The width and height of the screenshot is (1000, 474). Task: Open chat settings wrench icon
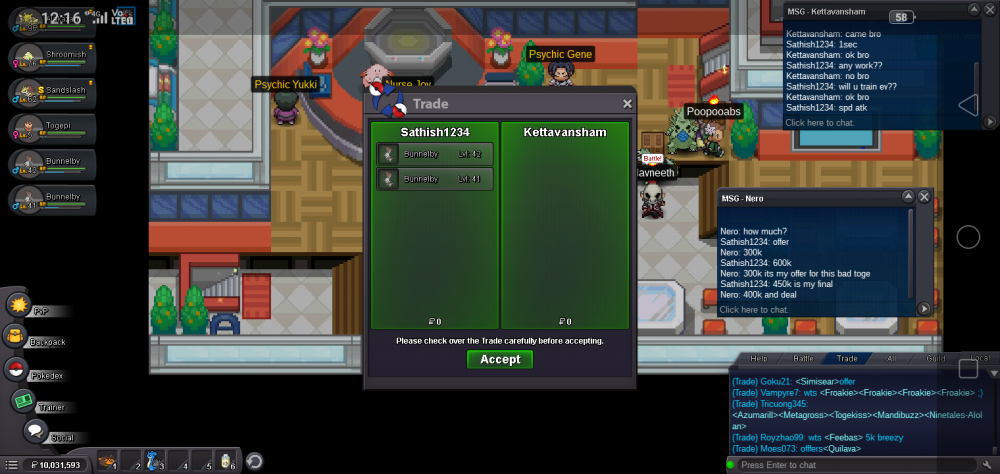click(x=988, y=465)
